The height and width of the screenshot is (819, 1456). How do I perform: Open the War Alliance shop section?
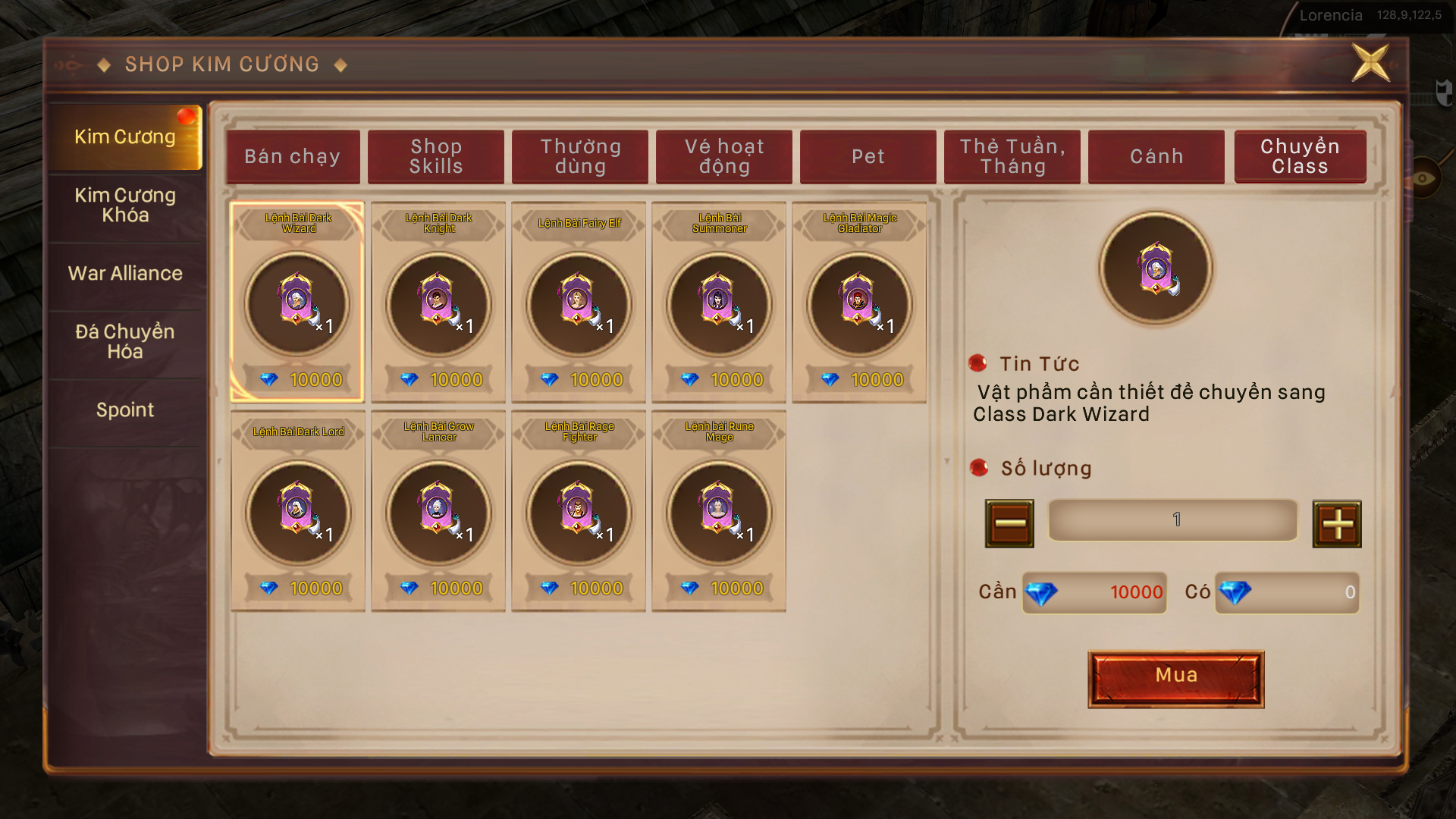[x=125, y=274]
